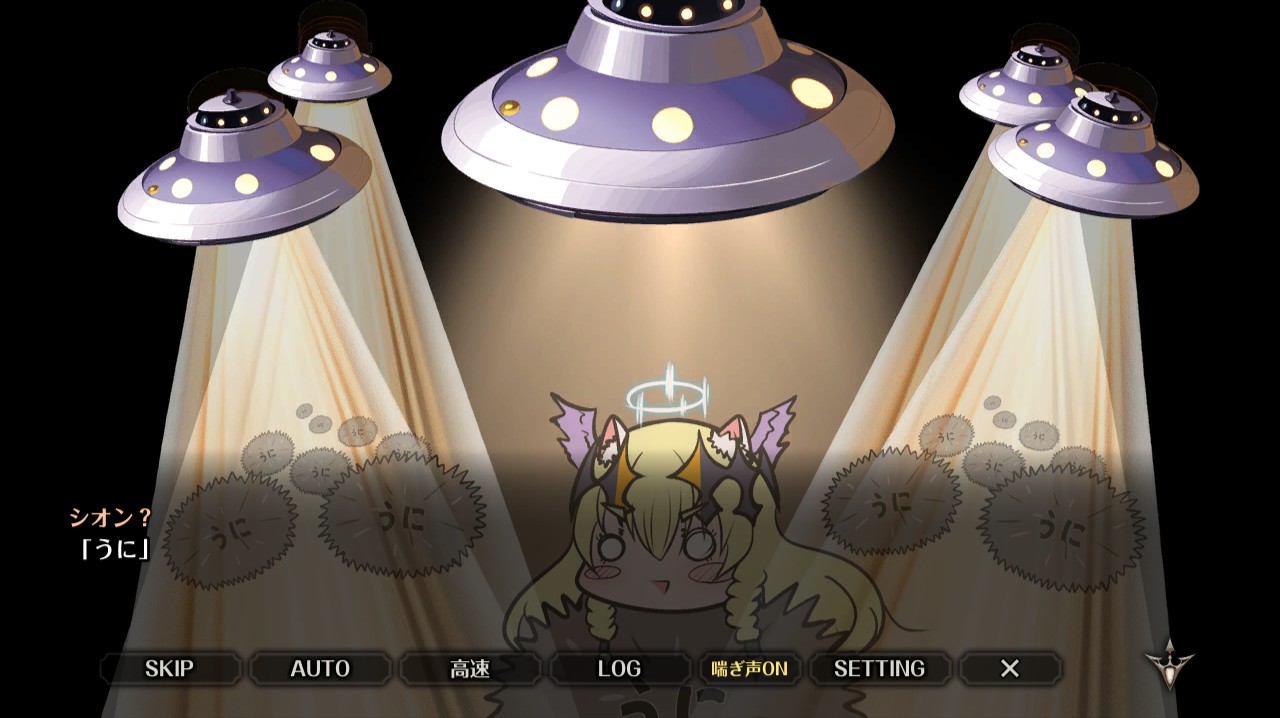Screen dimensions: 1280x718
Task: Open the SETTING menu
Action: [879, 668]
